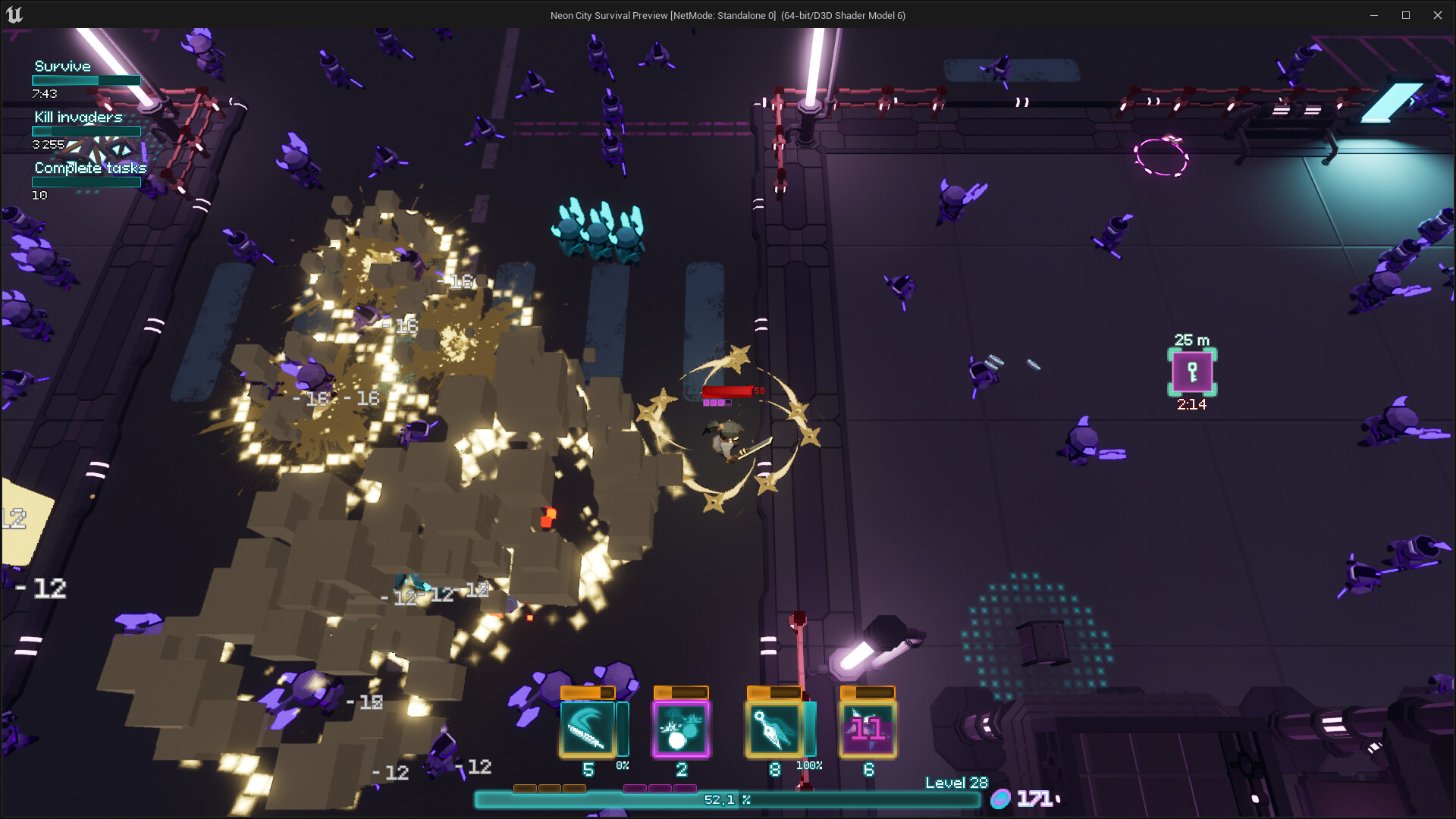The width and height of the screenshot is (1456, 819).
Task: Toggle the 0% charge meter beside sword ability
Action: point(623,730)
